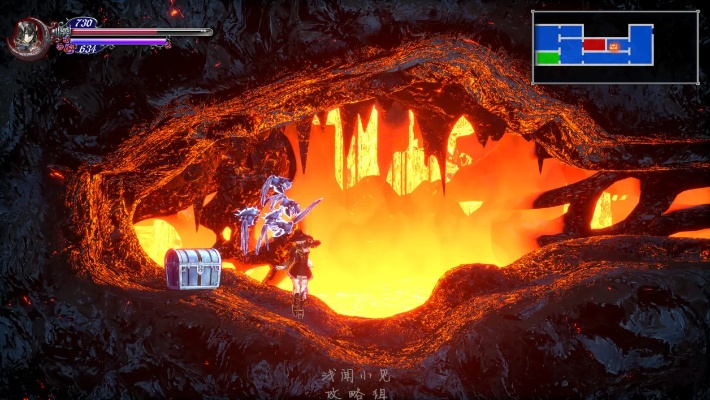Image resolution: width=710 pixels, height=400 pixels.
Task: Click the minimap in the corner
Action: 614,47
